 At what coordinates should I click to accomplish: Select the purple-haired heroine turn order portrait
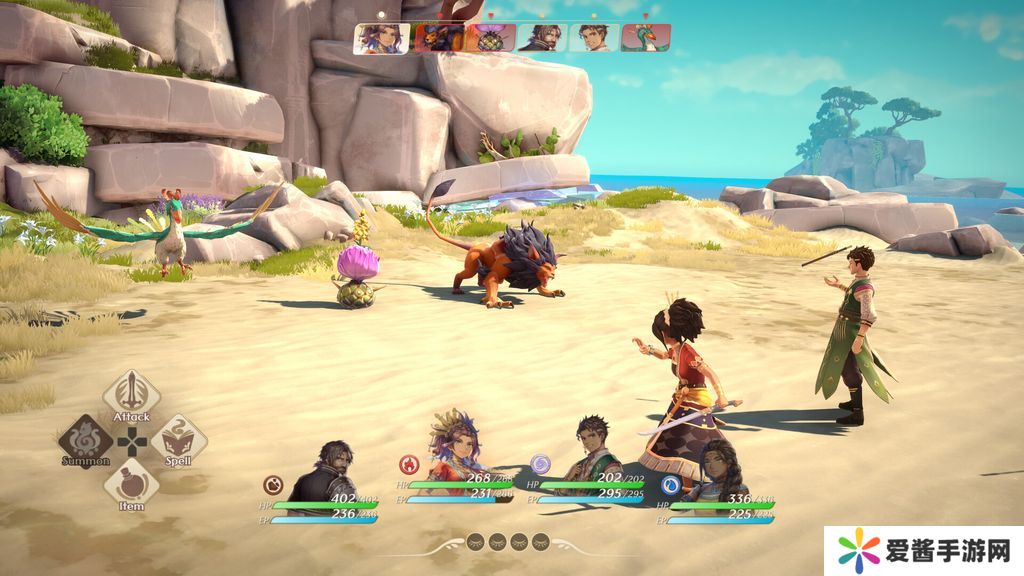(x=381, y=38)
